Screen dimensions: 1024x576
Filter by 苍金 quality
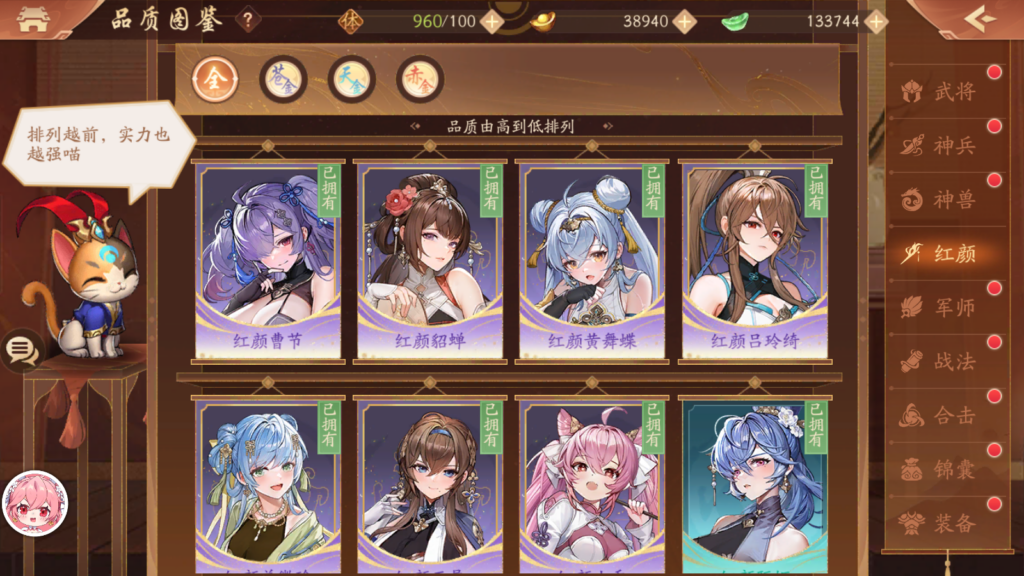(x=283, y=79)
